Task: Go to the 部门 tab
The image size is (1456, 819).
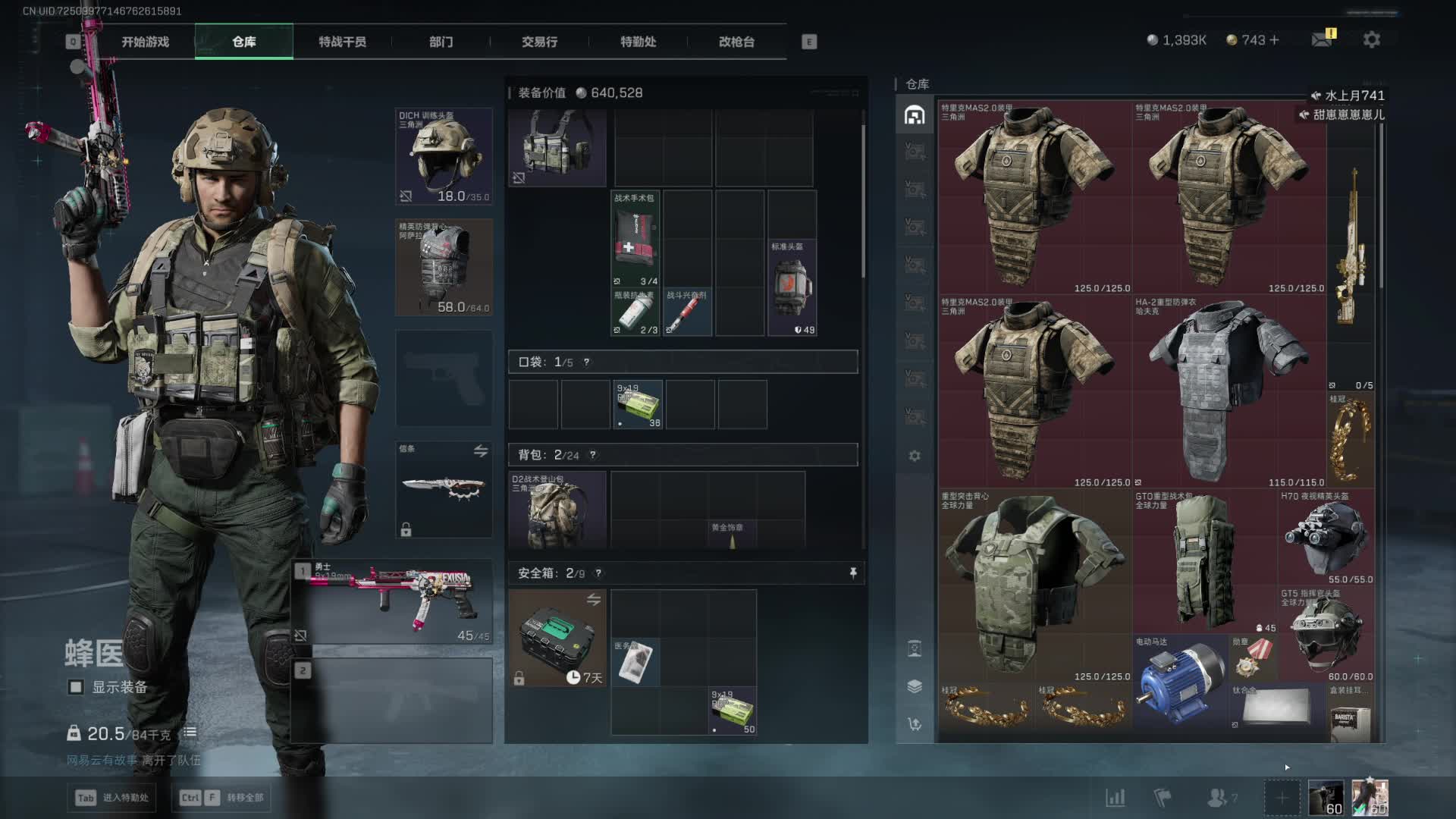Action: point(441,42)
